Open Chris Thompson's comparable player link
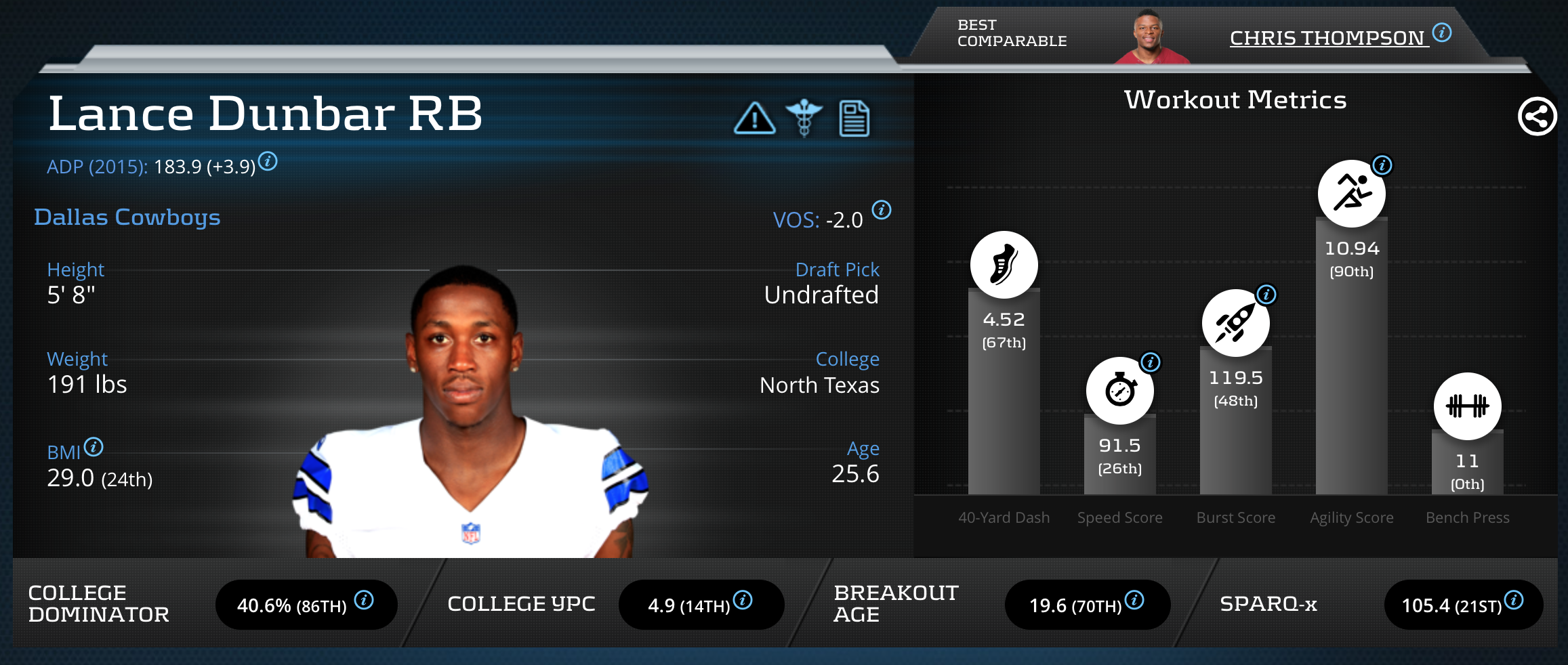Viewport: 1568px width, 665px height. tap(1327, 38)
